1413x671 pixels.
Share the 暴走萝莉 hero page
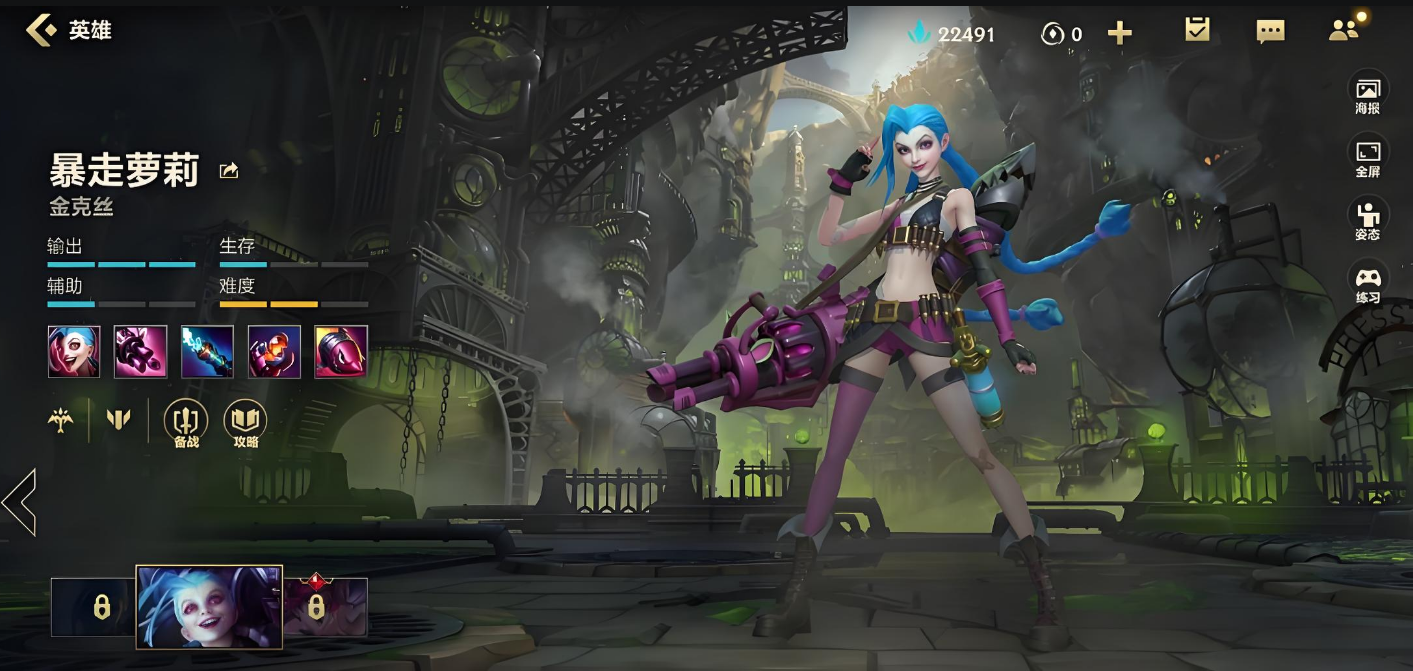coord(229,171)
